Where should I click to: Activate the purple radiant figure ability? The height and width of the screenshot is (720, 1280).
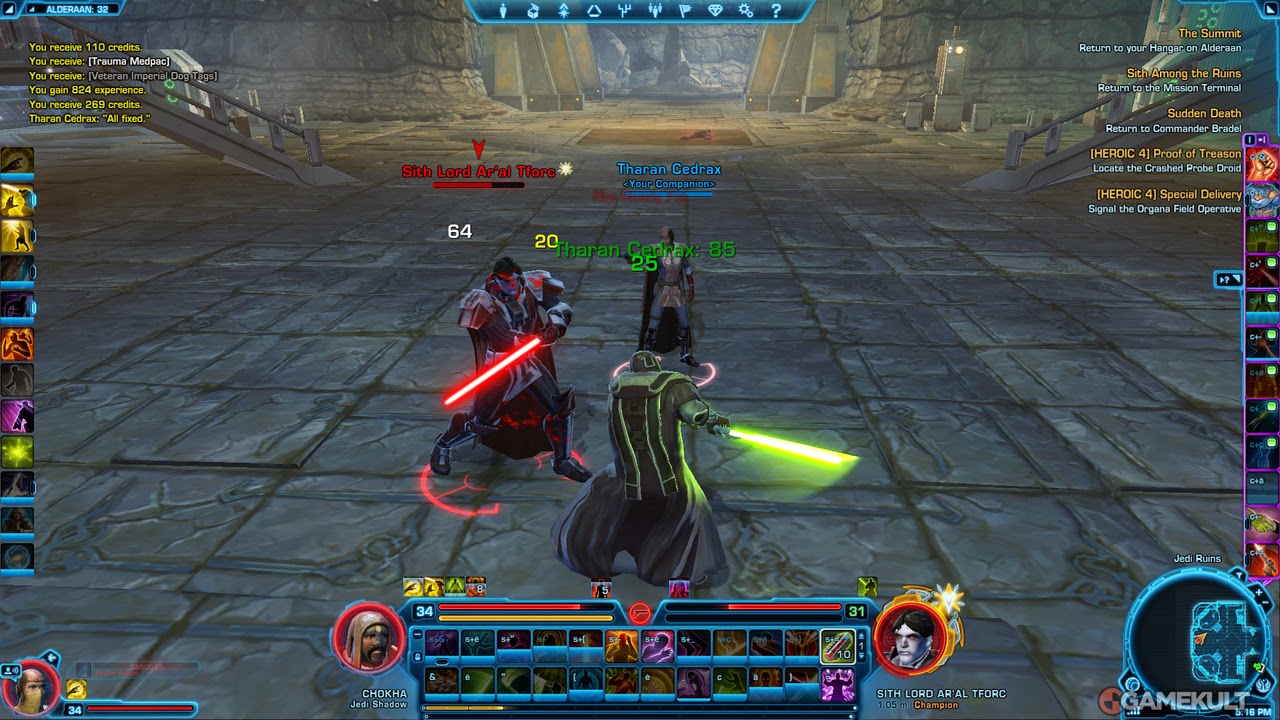click(17, 415)
